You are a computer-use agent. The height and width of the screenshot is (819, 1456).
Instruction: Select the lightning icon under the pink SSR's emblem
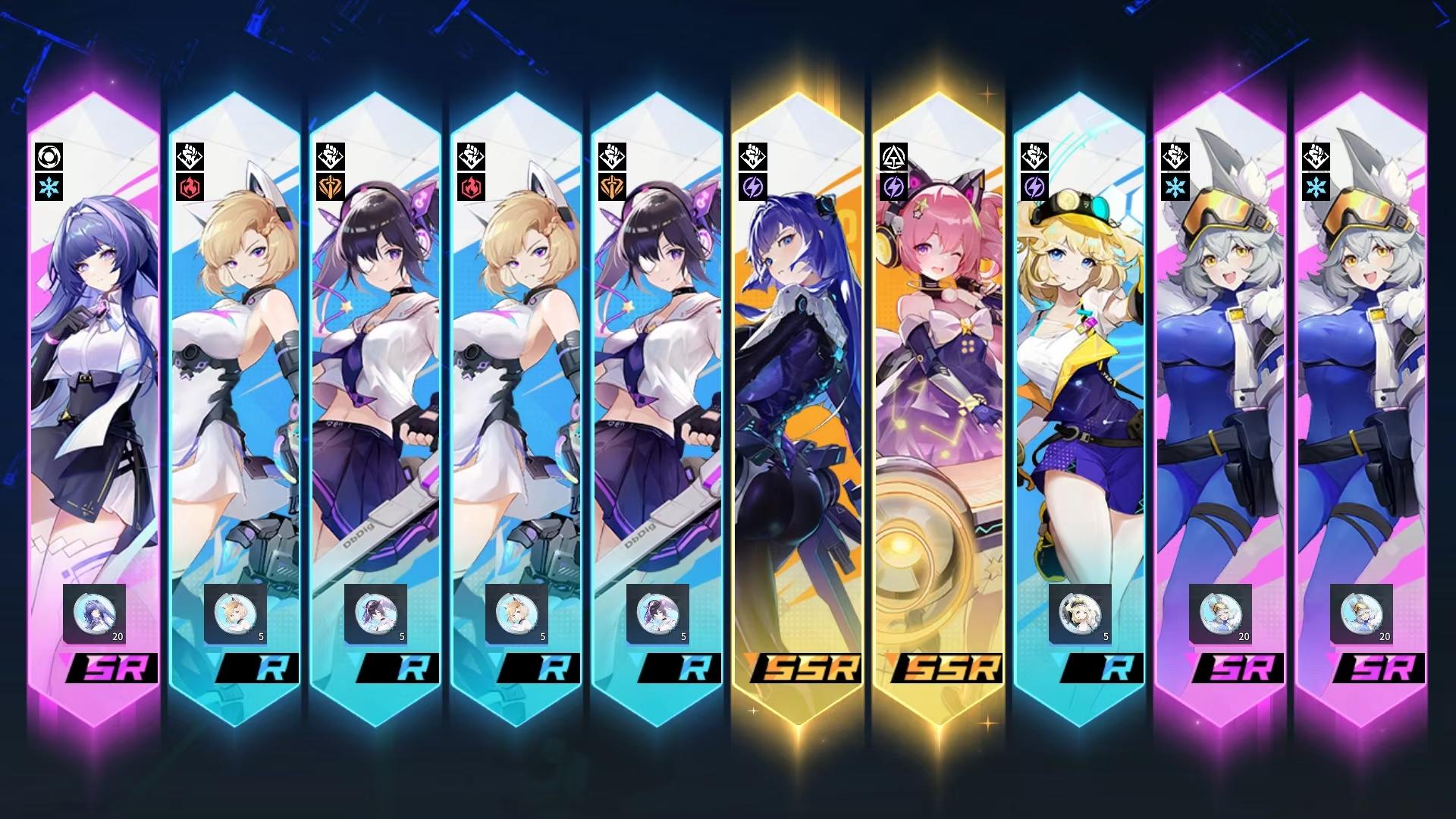pos(895,186)
